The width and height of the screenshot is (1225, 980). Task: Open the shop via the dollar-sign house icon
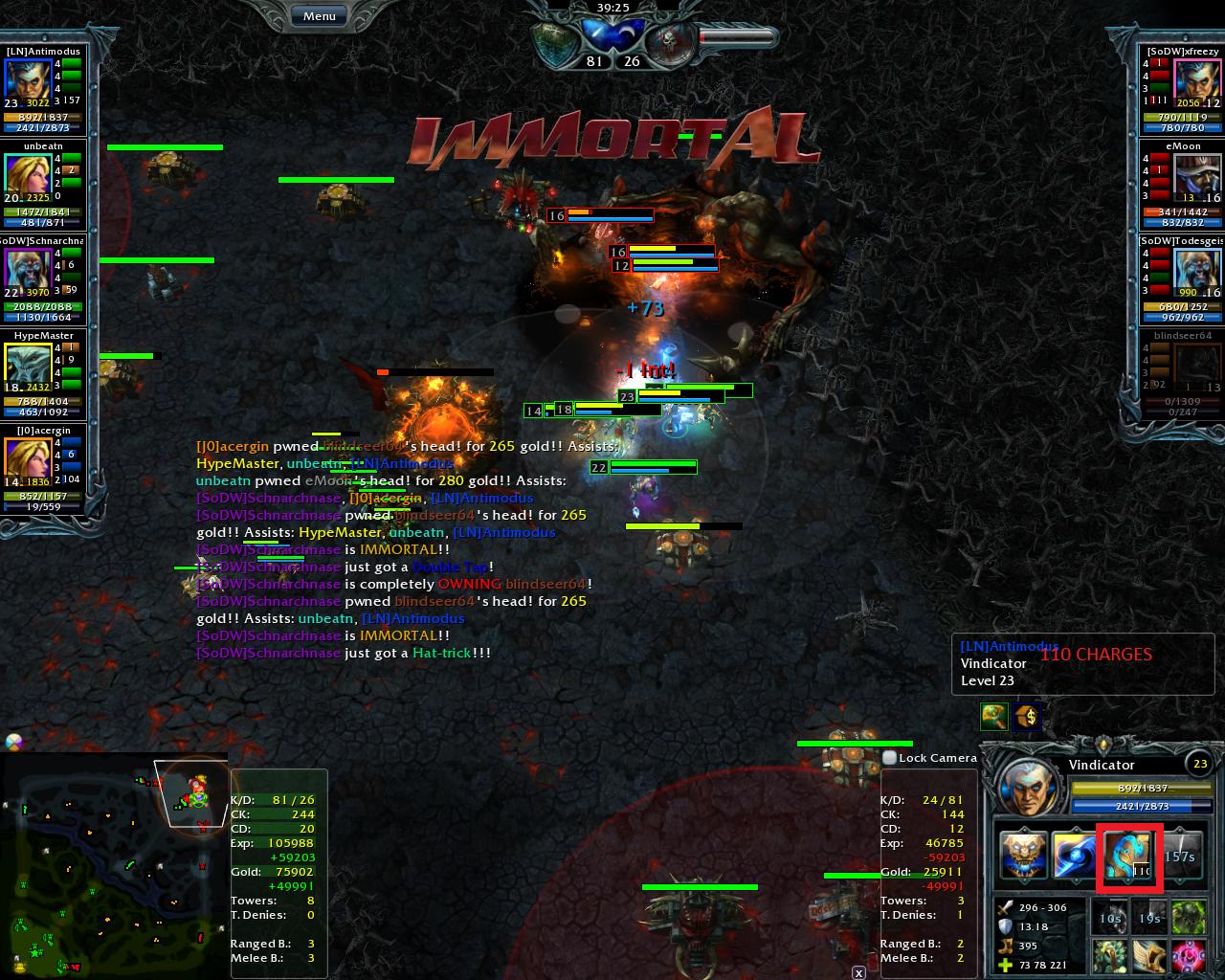tap(1028, 716)
